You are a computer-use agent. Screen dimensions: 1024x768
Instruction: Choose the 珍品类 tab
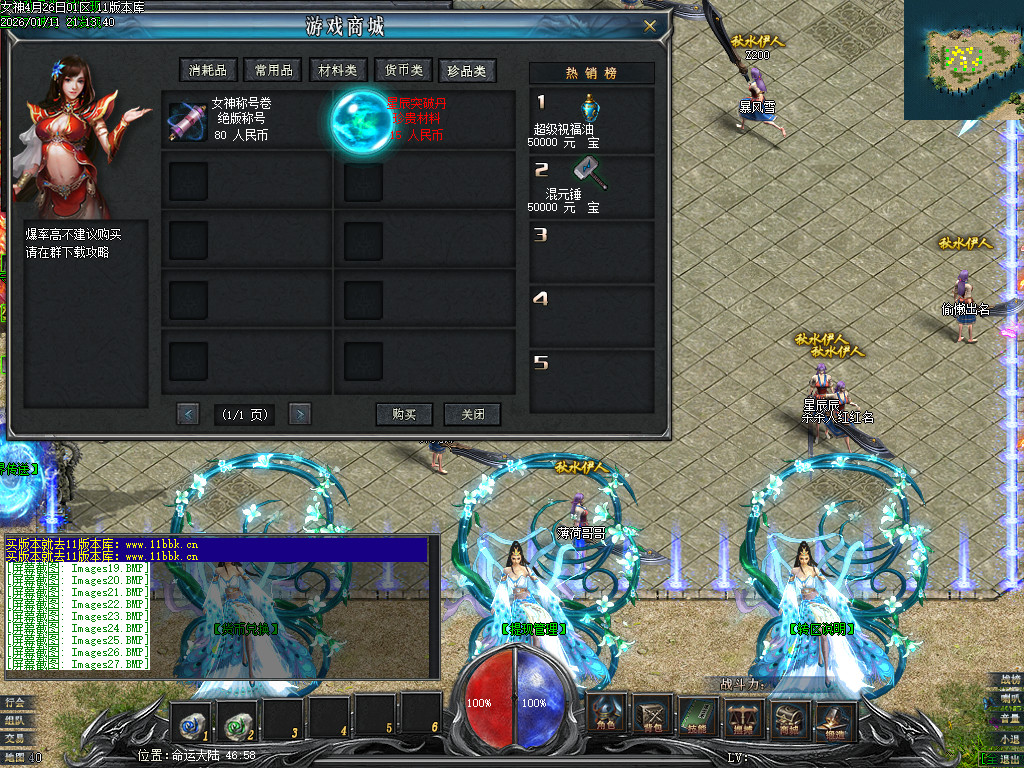coord(467,70)
